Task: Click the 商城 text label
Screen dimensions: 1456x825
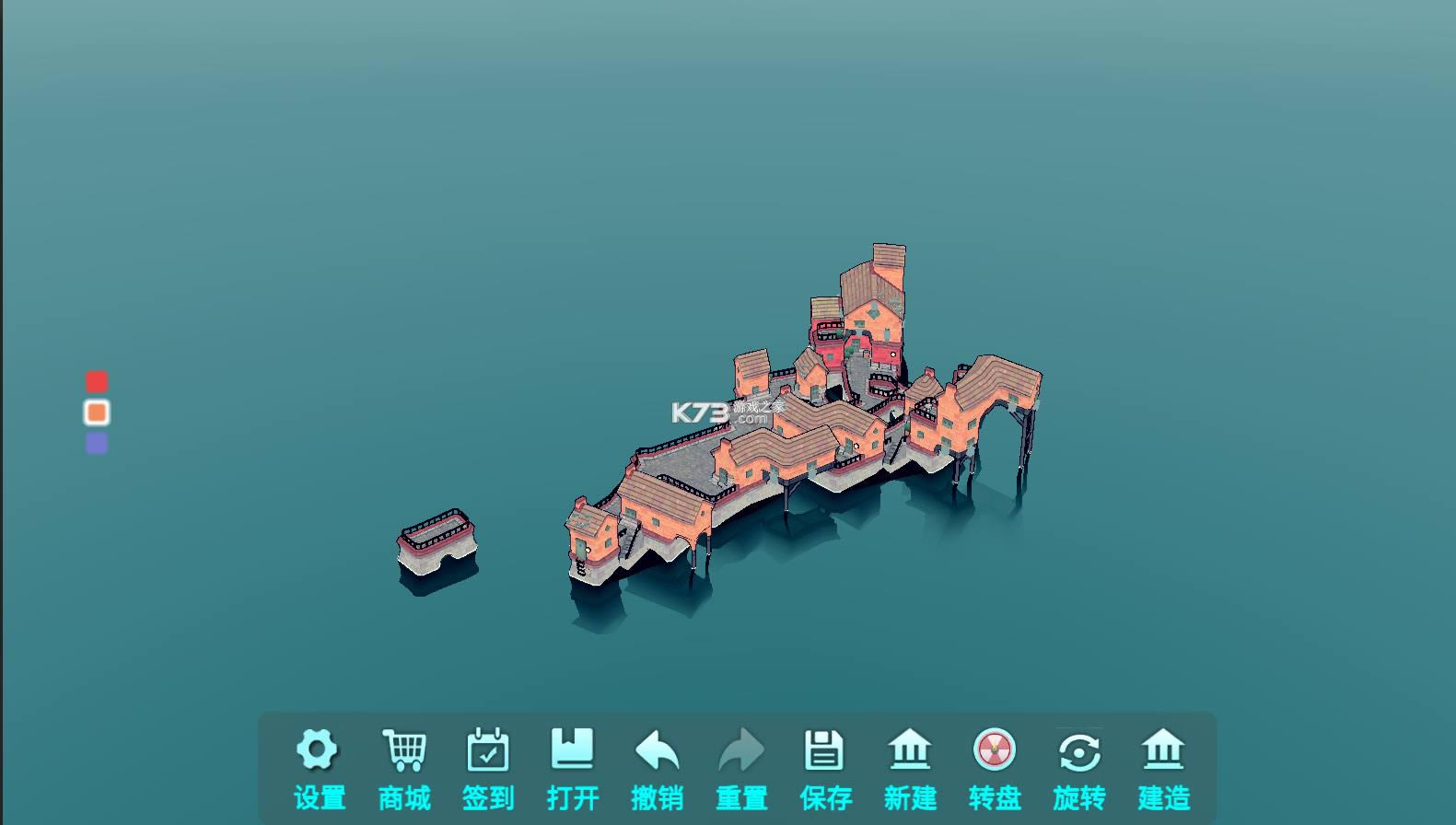Action: pyautogui.click(x=402, y=797)
